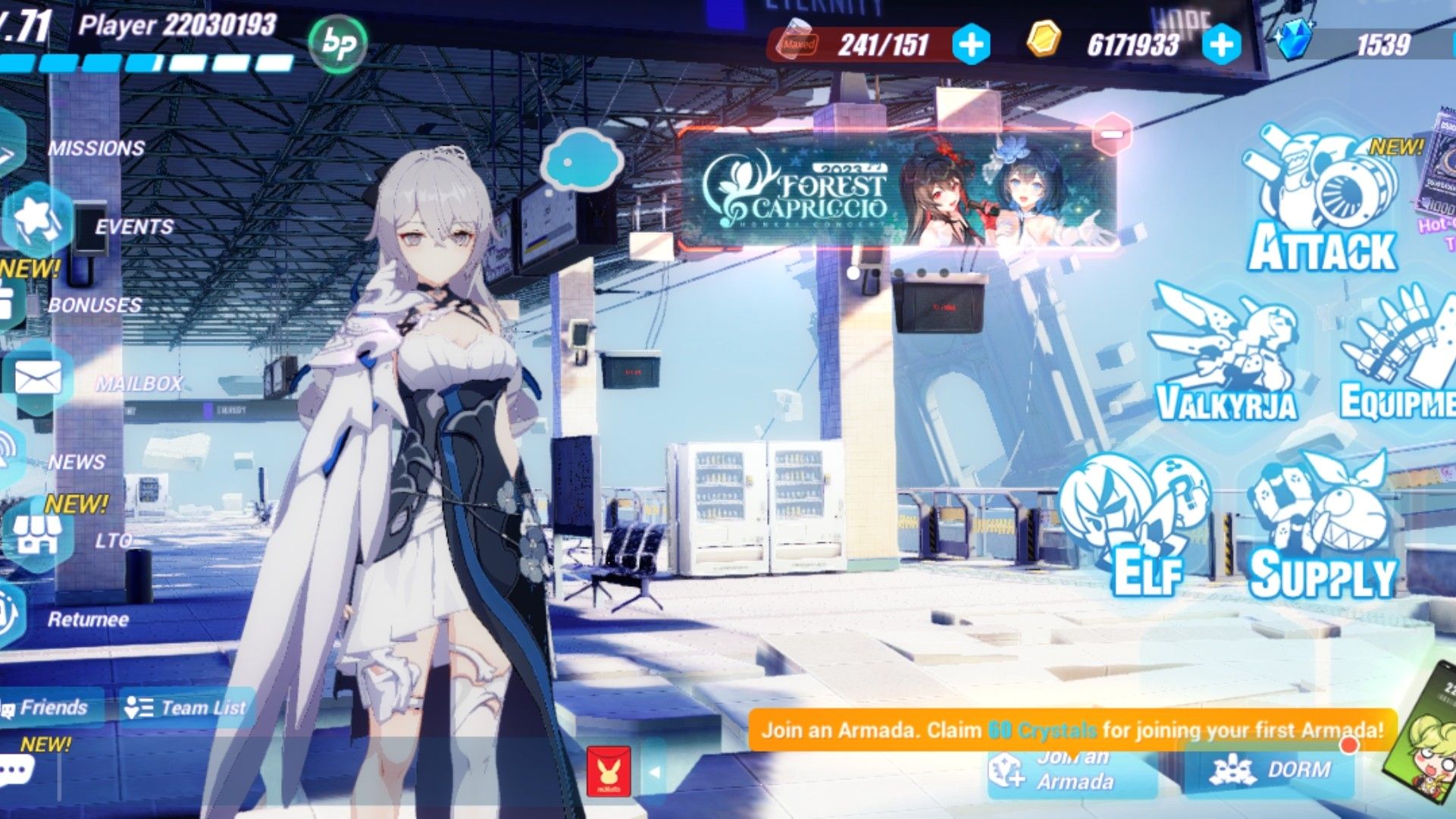Open the Events panel
The width and height of the screenshot is (1456, 819).
tap(133, 225)
